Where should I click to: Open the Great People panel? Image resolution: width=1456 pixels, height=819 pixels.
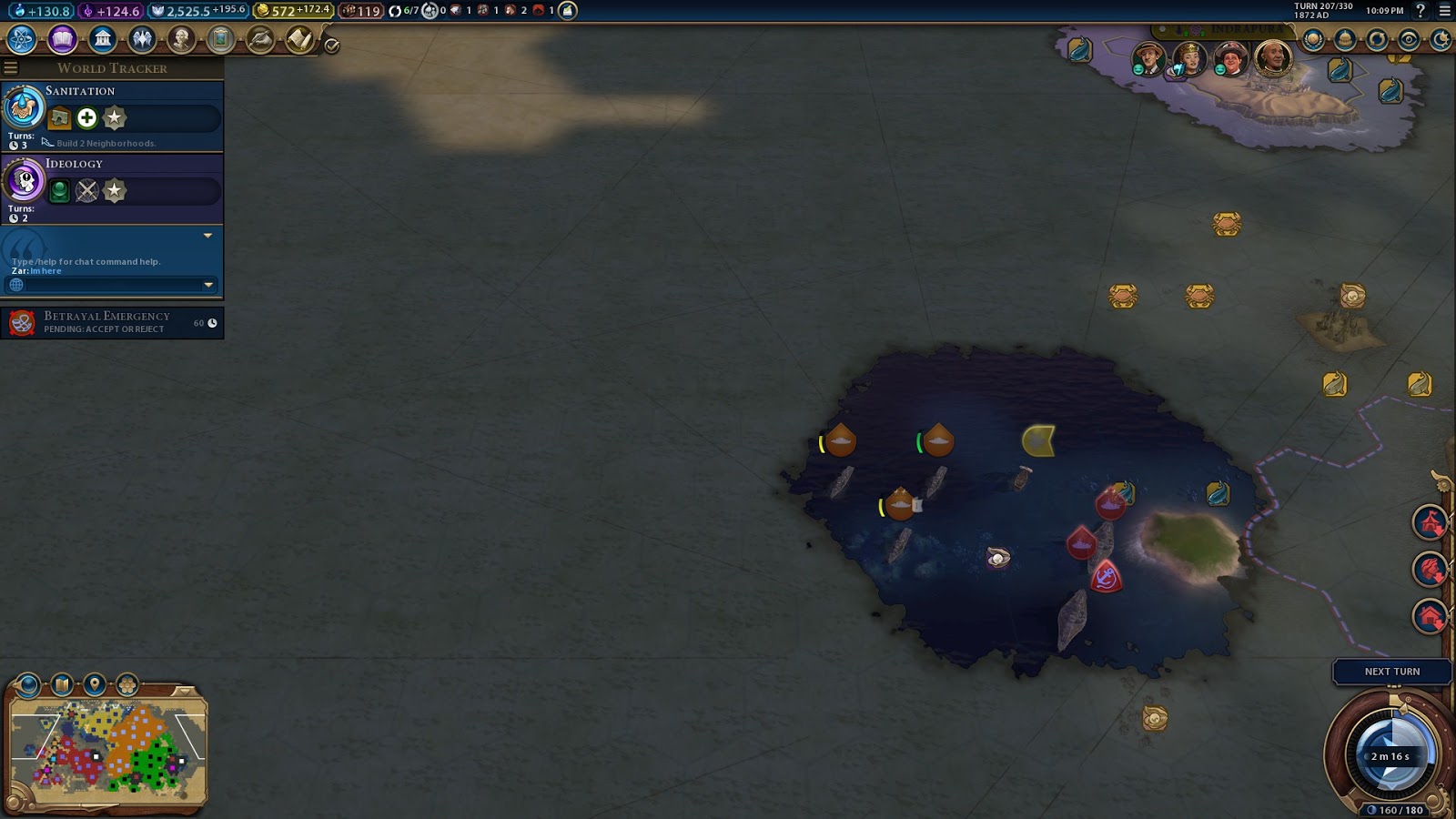pos(181,39)
